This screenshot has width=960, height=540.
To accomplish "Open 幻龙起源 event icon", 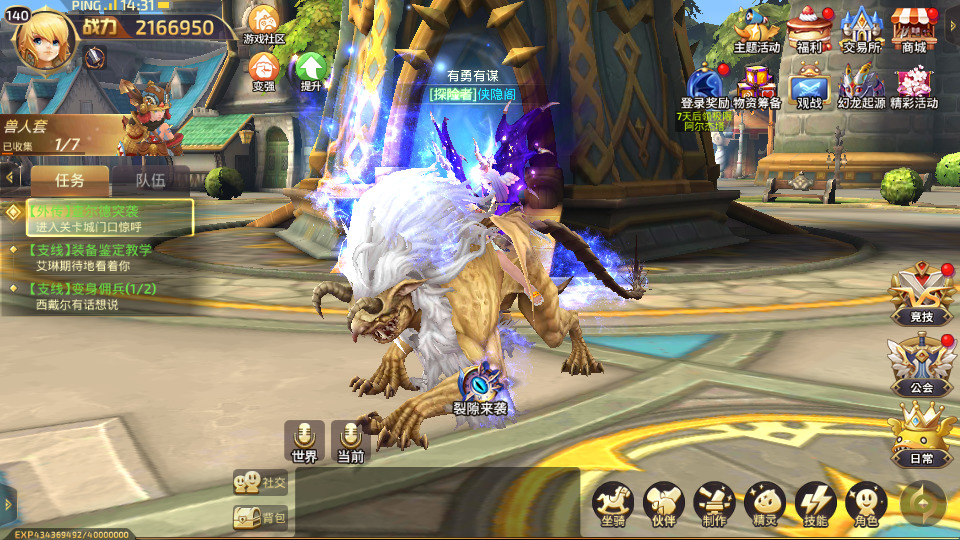I will 861,84.
